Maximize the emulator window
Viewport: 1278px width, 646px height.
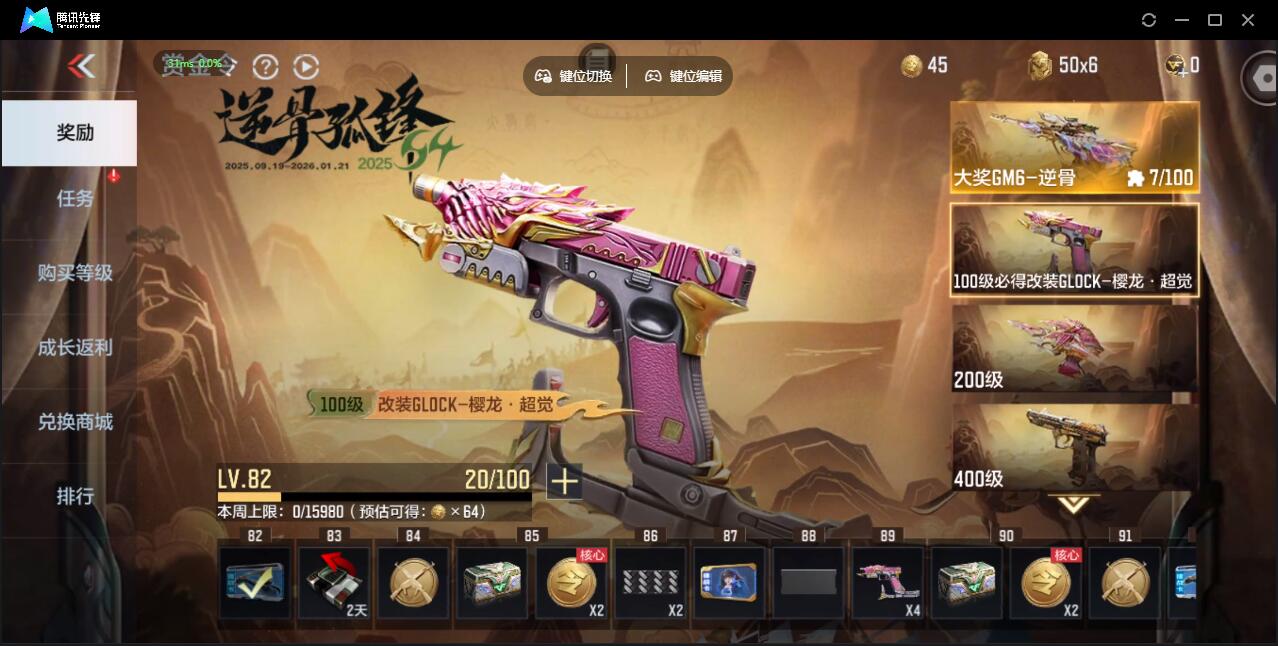pyautogui.click(x=1215, y=20)
